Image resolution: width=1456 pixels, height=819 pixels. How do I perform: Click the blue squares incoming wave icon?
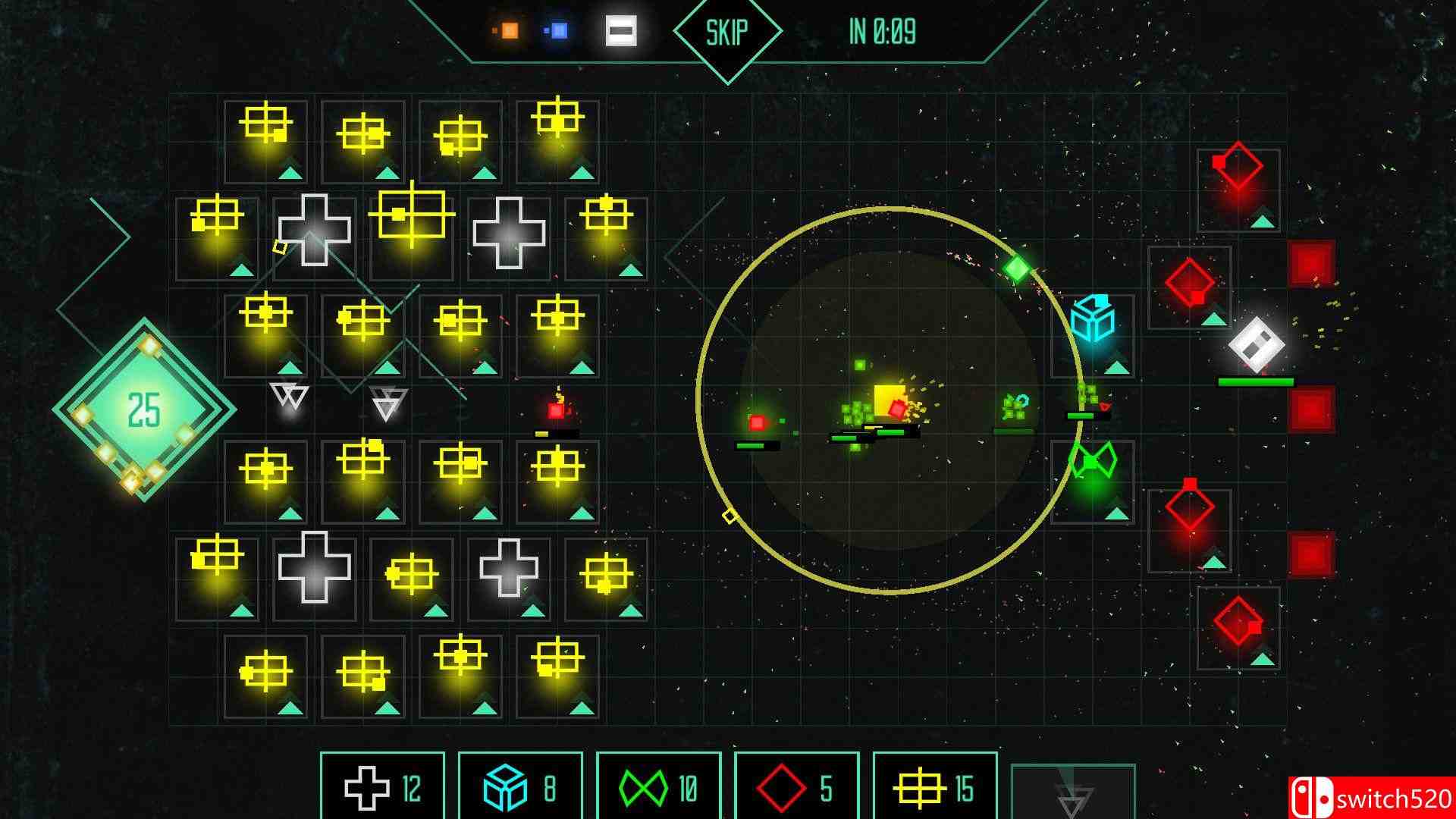pyautogui.click(x=560, y=29)
